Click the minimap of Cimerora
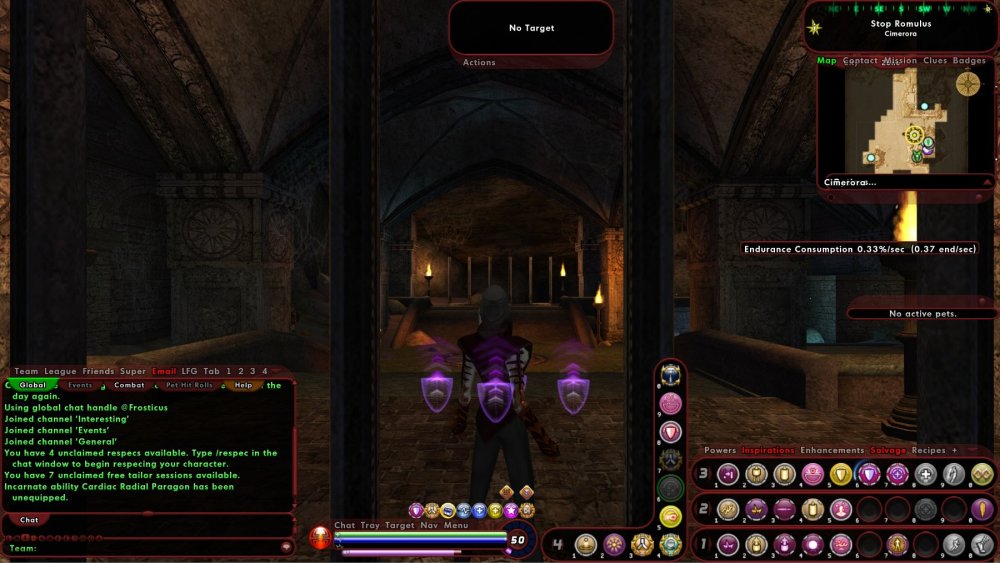Screen dimensions: 1000x563 pyautogui.click(x=905, y=120)
